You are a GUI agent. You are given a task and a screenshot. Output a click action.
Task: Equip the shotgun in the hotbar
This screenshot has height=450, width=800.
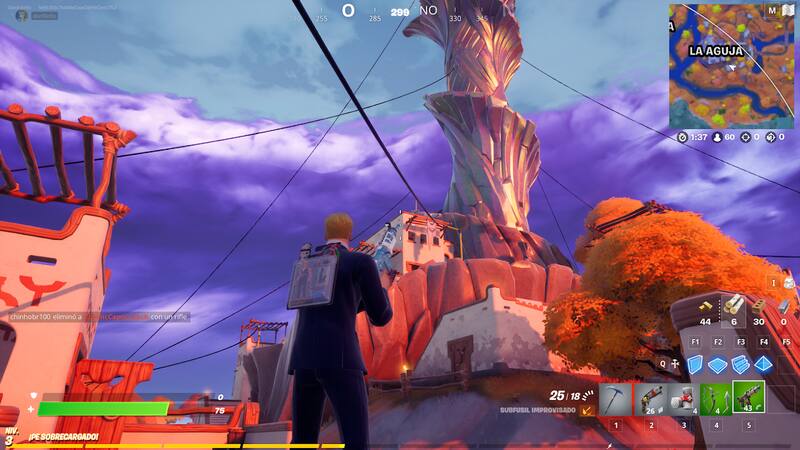click(651, 399)
